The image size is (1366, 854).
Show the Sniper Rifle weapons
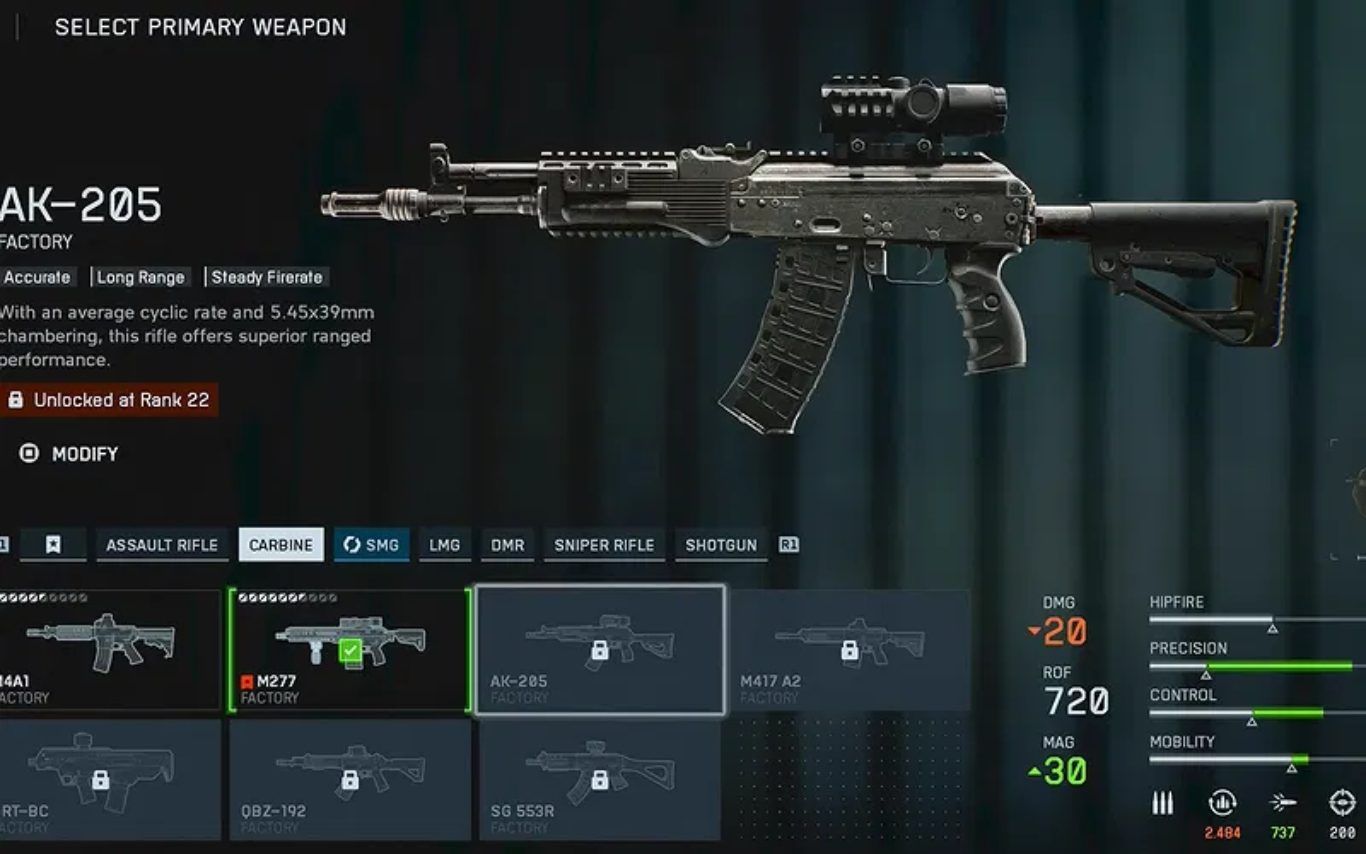pyautogui.click(x=604, y=545)
